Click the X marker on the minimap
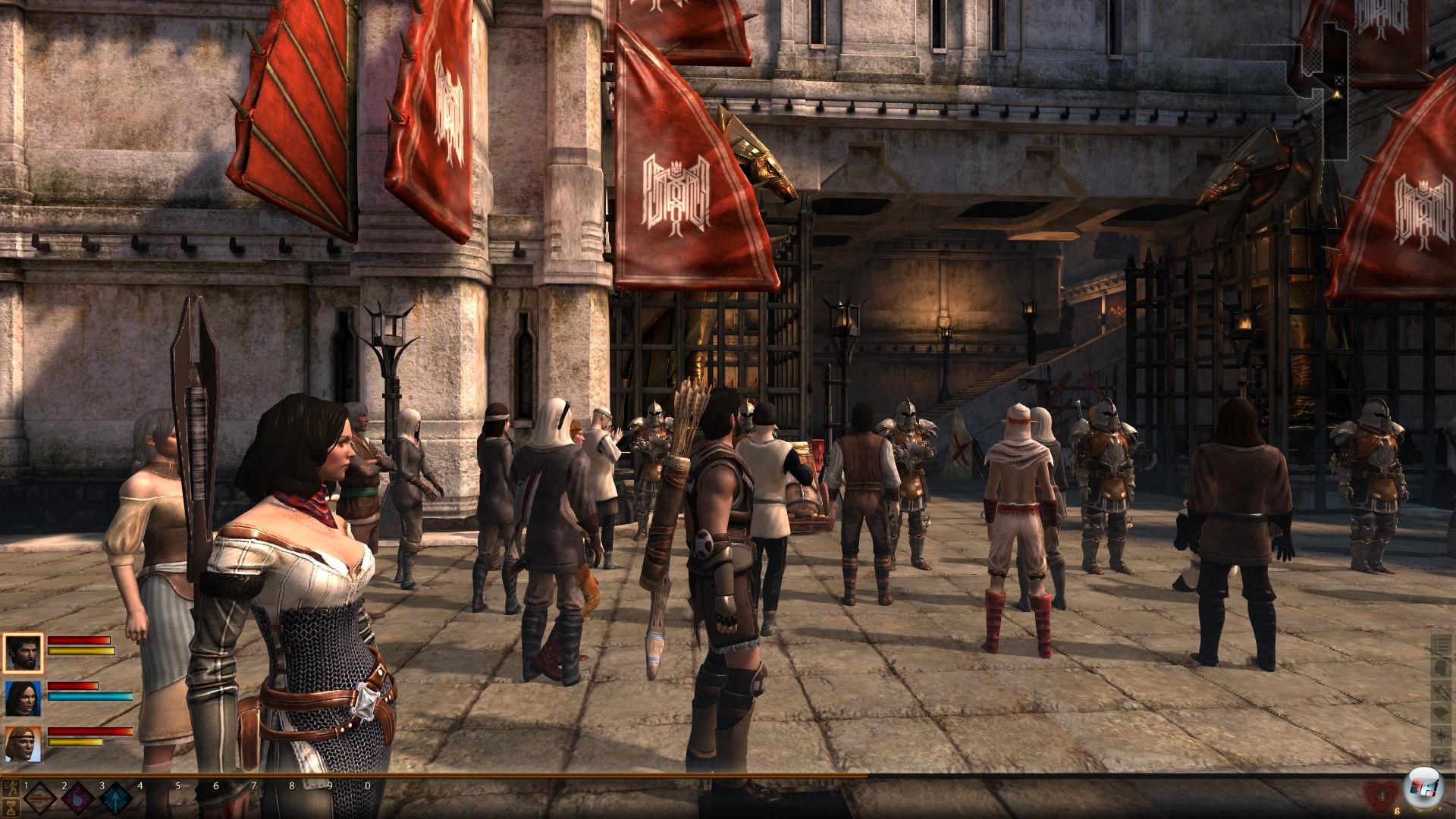The image size is (1456, 819). tap(1339, 80)
